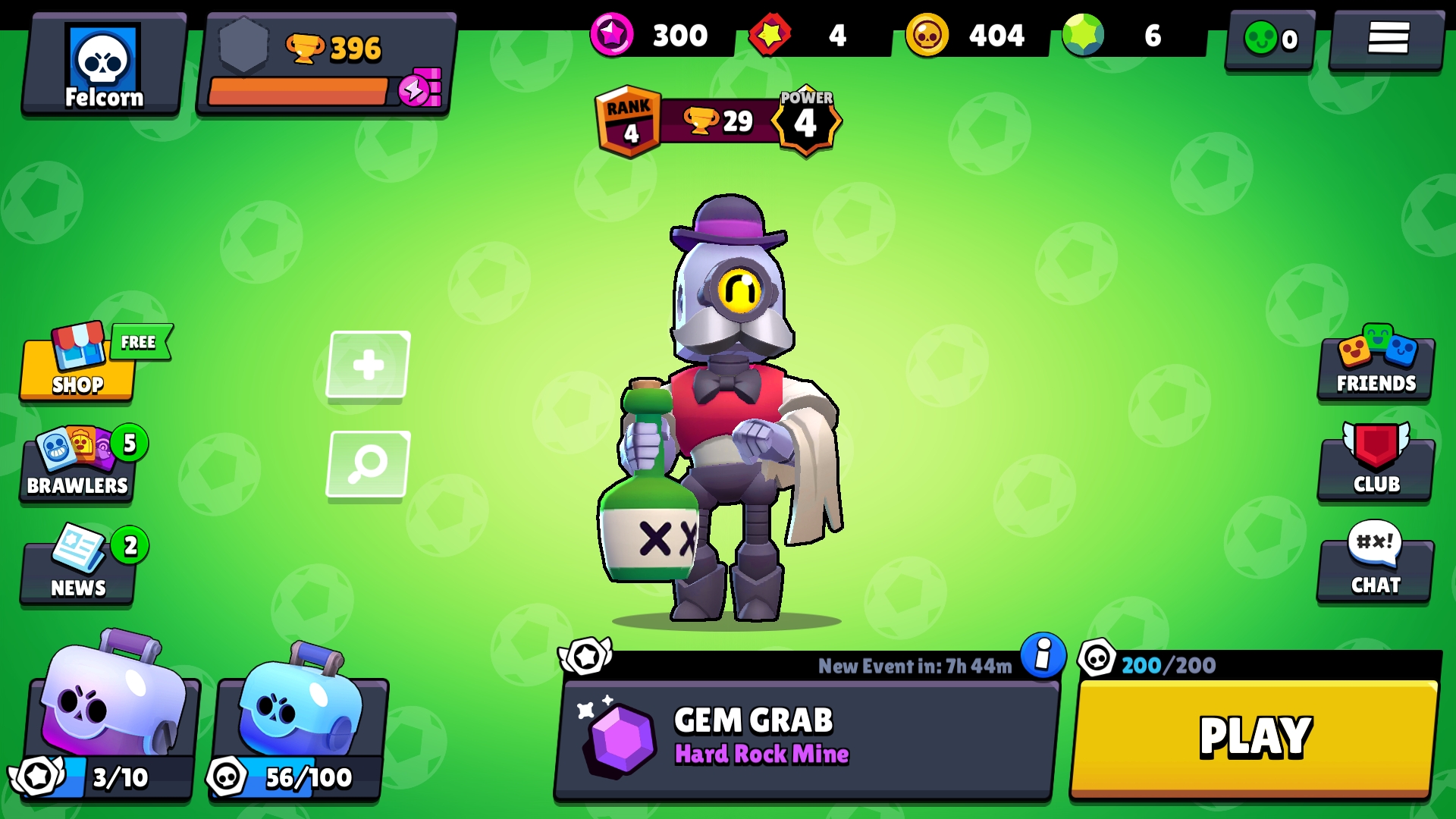
Task: Tap the plus button to invite a teammate
Action: click(369, 365)
